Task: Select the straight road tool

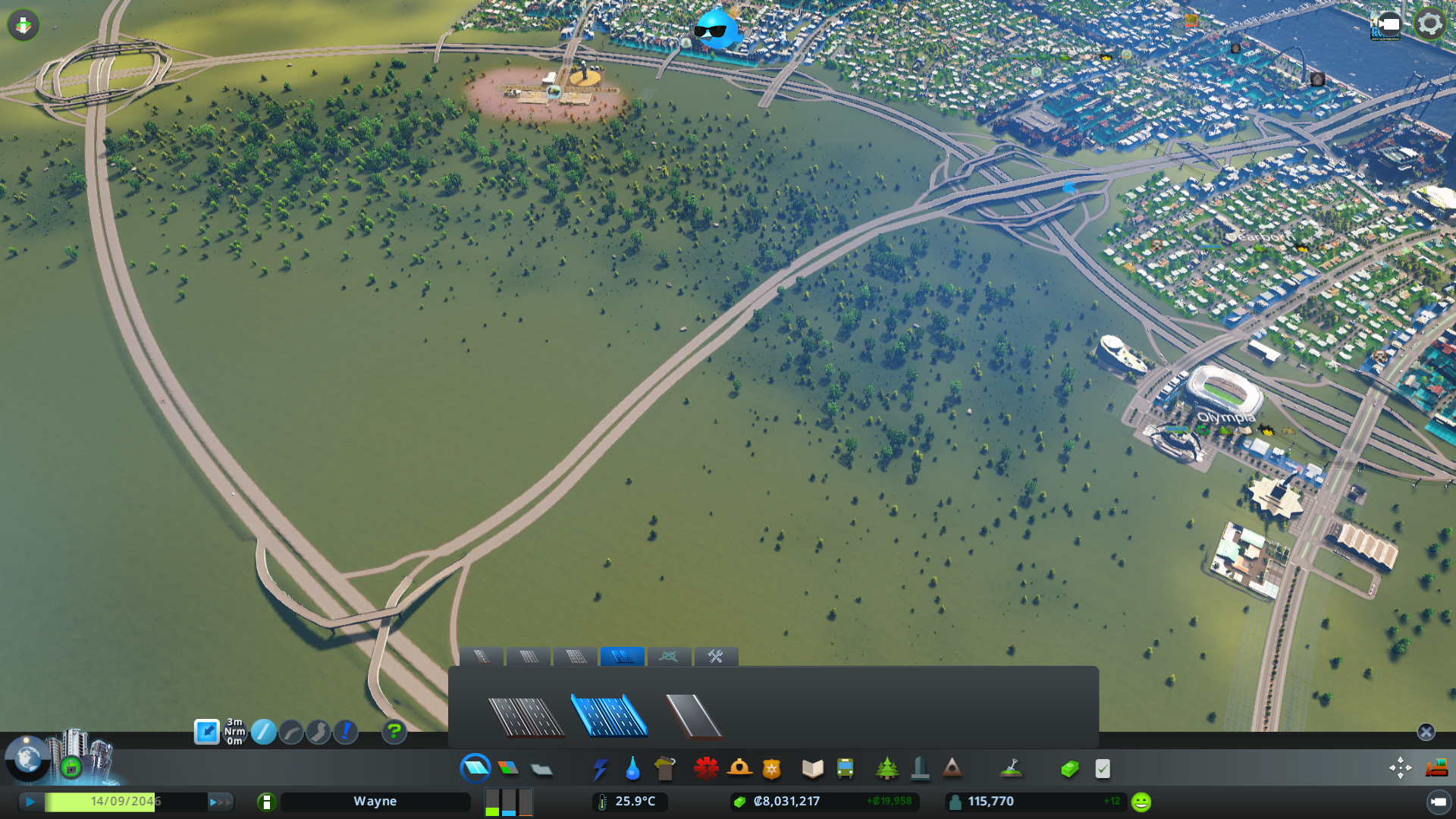Action: (x=264, y=733)
